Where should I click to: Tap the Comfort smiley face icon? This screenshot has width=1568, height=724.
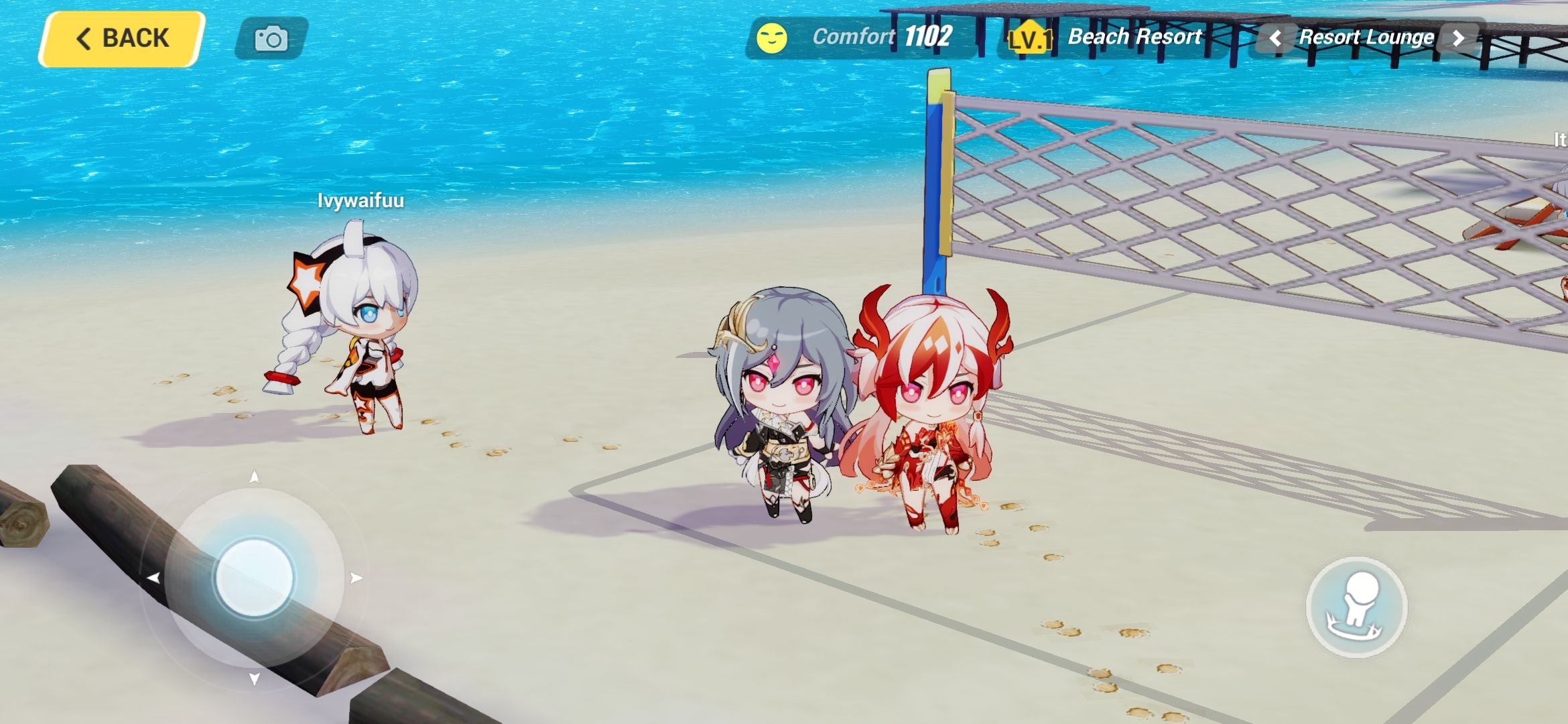(x=771, y=38)
